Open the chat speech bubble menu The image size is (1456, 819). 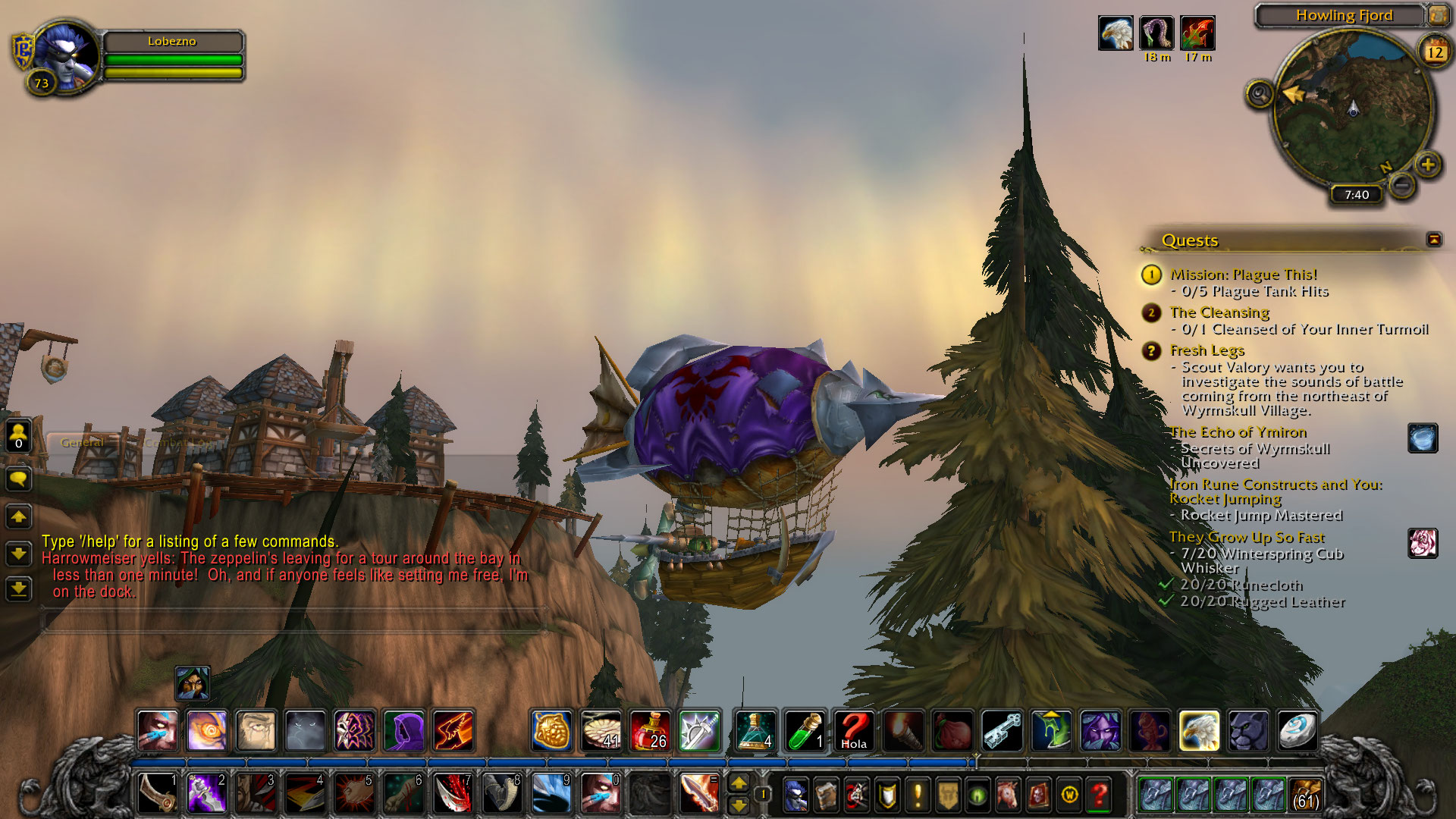click(x=18, y=479)
